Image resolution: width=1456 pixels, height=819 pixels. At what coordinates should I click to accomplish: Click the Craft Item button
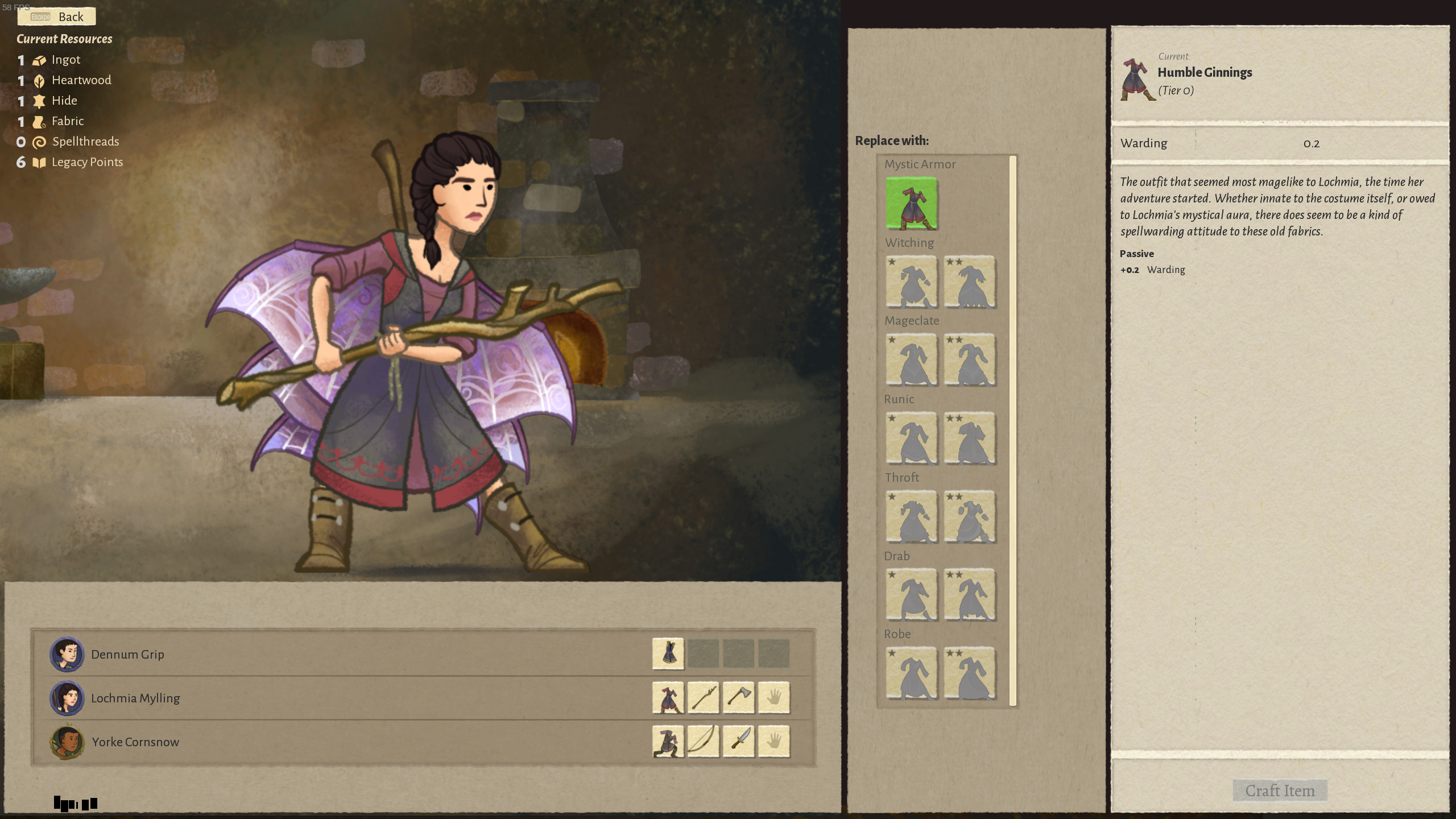(x=1280, y=791)
